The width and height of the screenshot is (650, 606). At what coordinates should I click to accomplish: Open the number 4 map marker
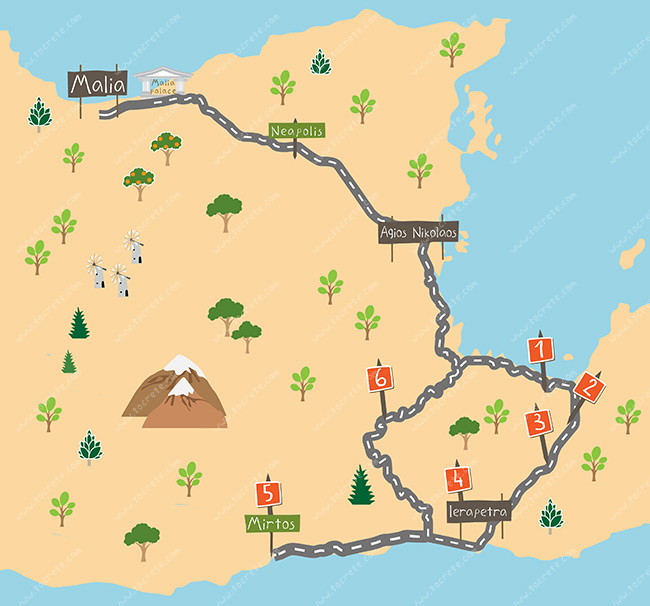(458, 479)
